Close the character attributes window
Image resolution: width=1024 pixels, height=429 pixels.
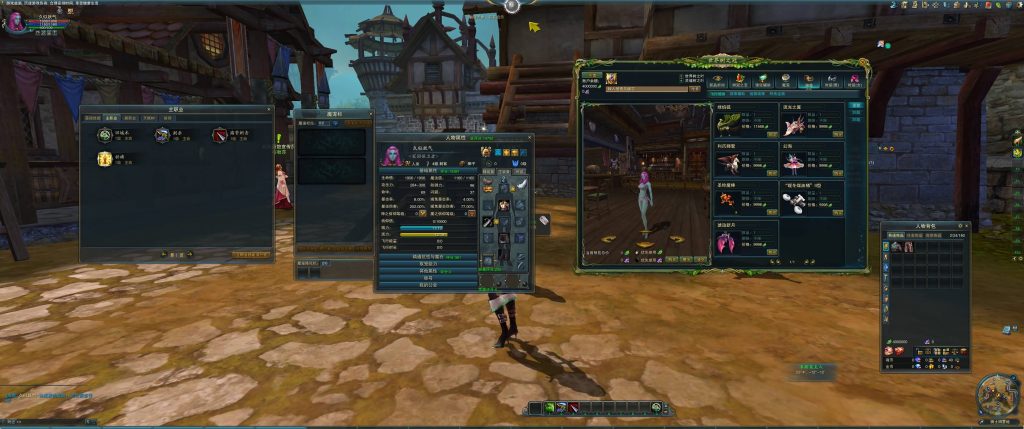point(530,137)
